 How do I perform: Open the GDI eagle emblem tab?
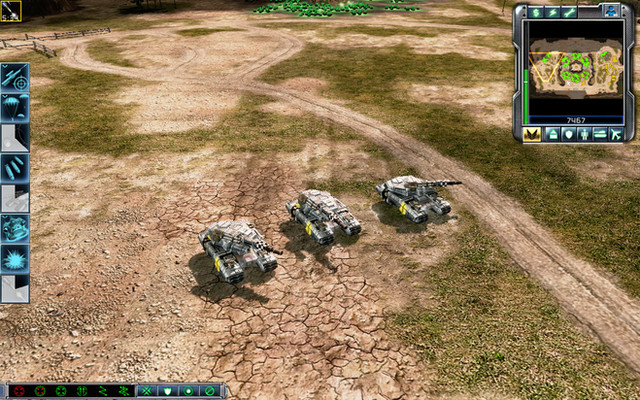point(531,134)
